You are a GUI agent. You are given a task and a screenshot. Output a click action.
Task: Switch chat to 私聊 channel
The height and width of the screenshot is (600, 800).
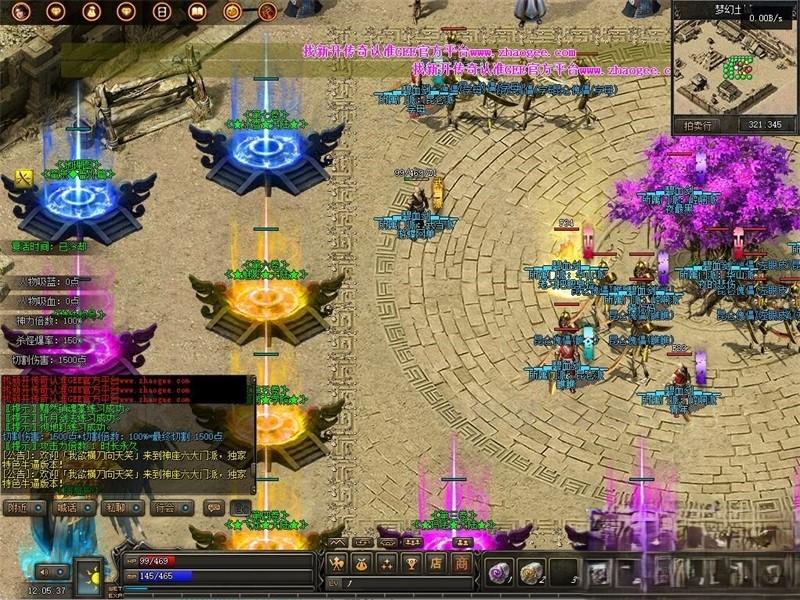[x=118, y=508]
